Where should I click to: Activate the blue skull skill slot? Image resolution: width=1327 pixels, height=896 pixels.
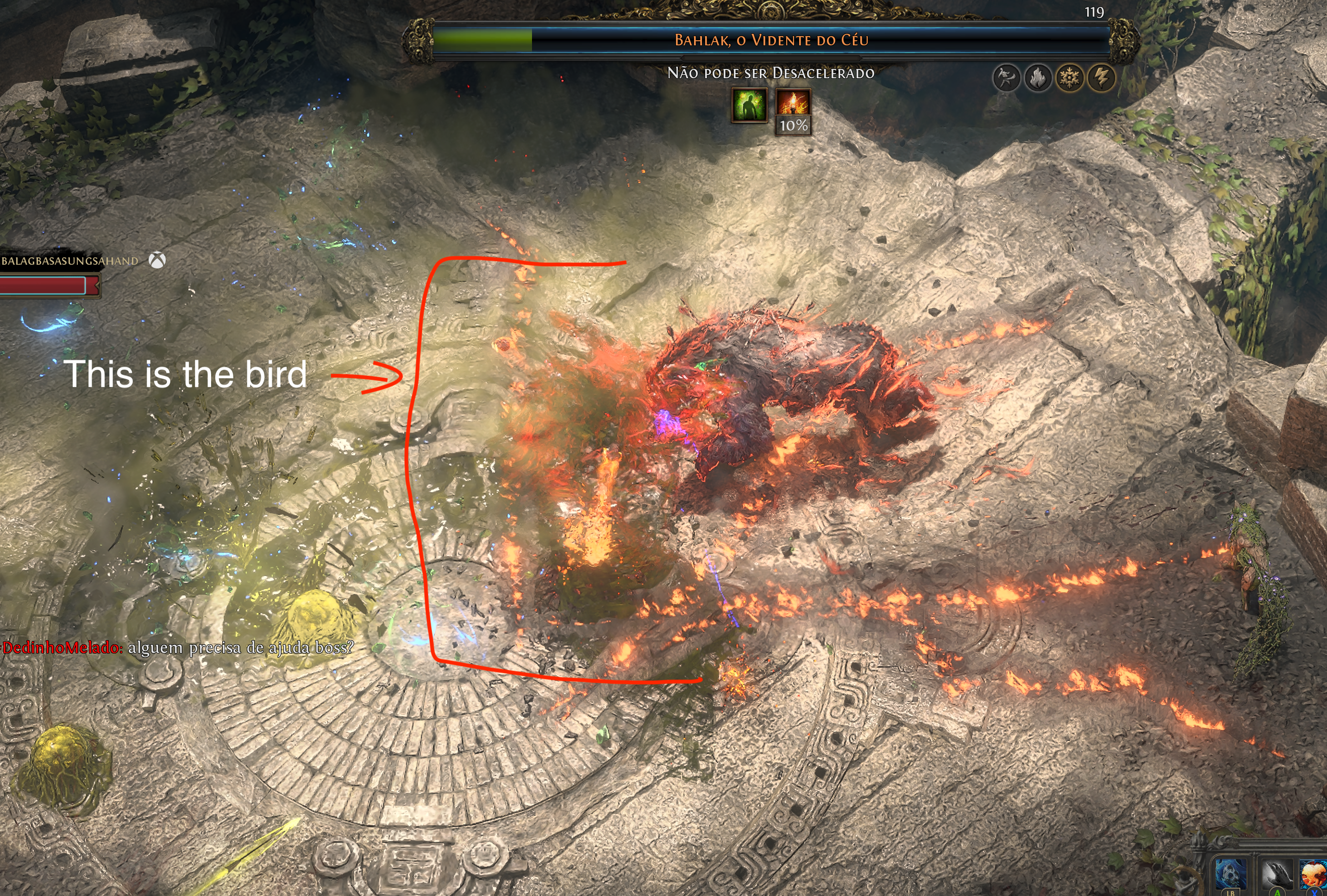(1230, 874)
